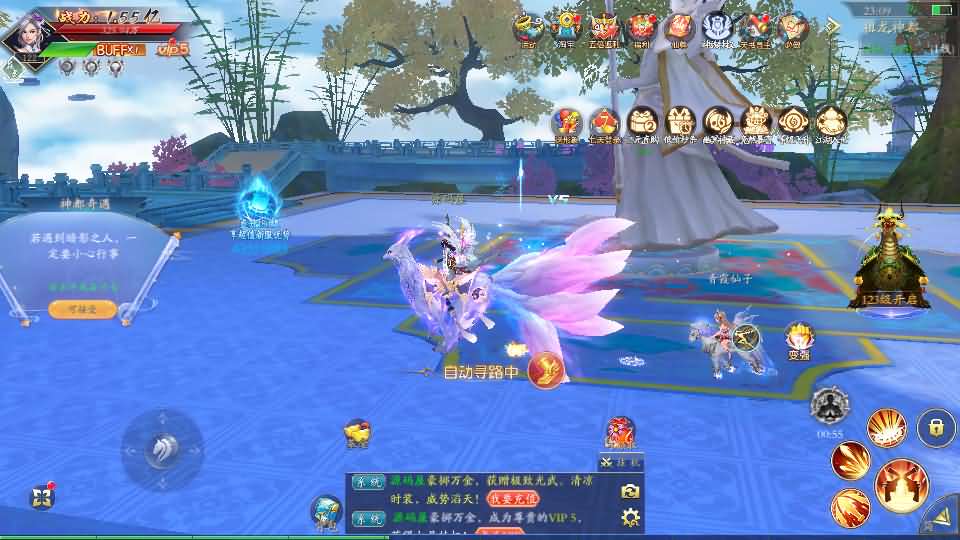960x540 pixels.
Task: Toggle the 挂机 auto-battle button
Action: (x=622, y=463)
